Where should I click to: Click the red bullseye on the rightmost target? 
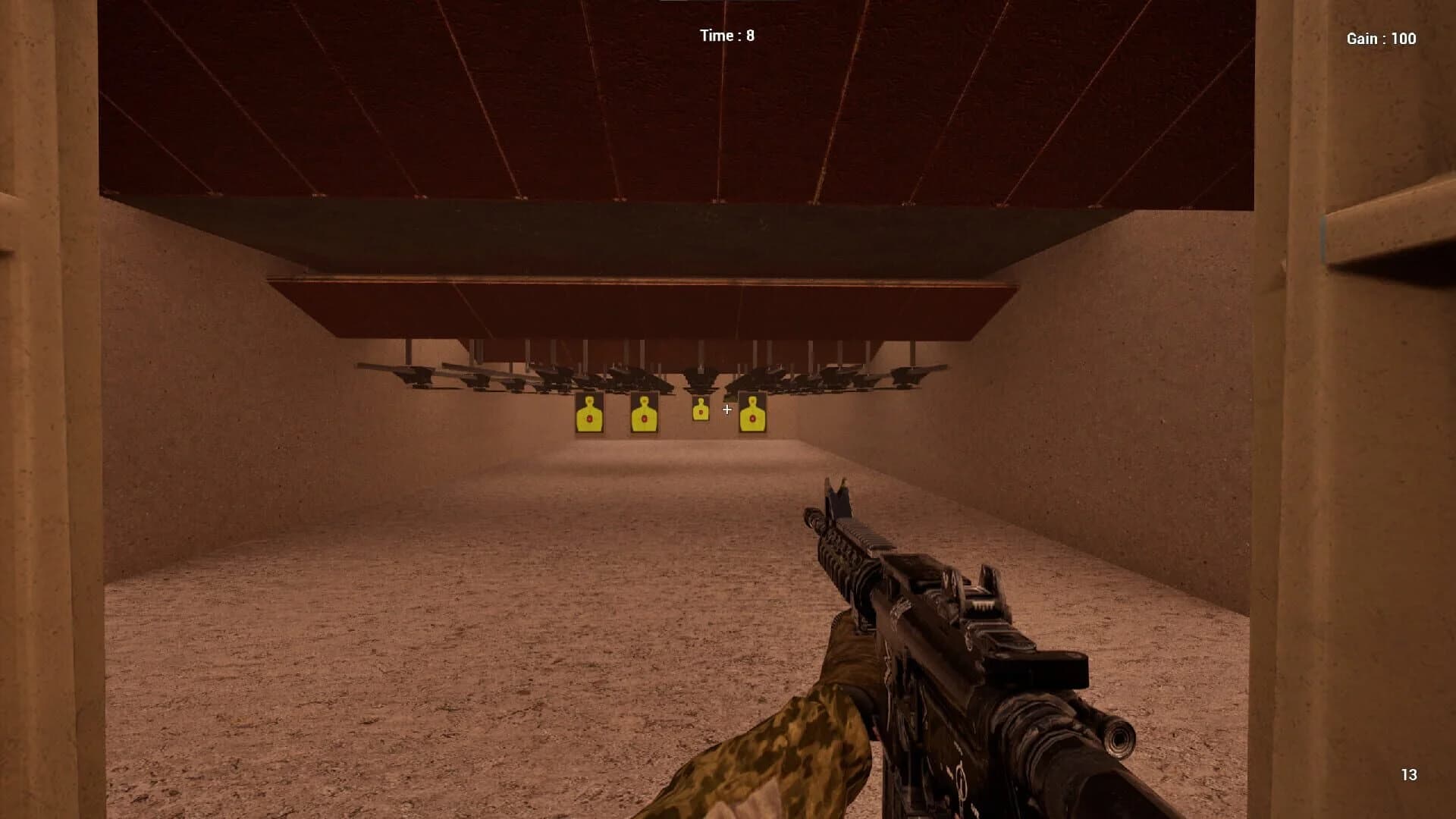752,419
